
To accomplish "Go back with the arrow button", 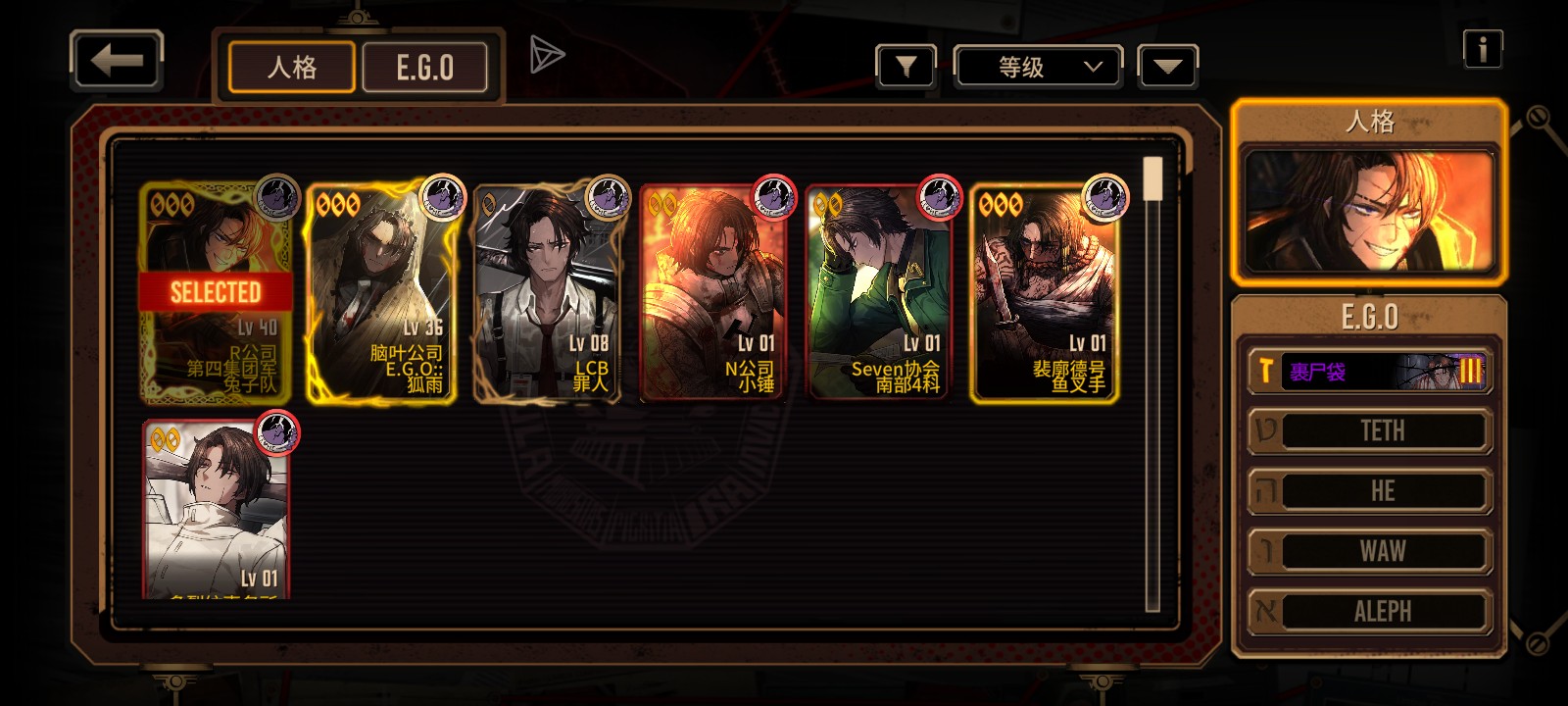I will [x=117, y=61].
